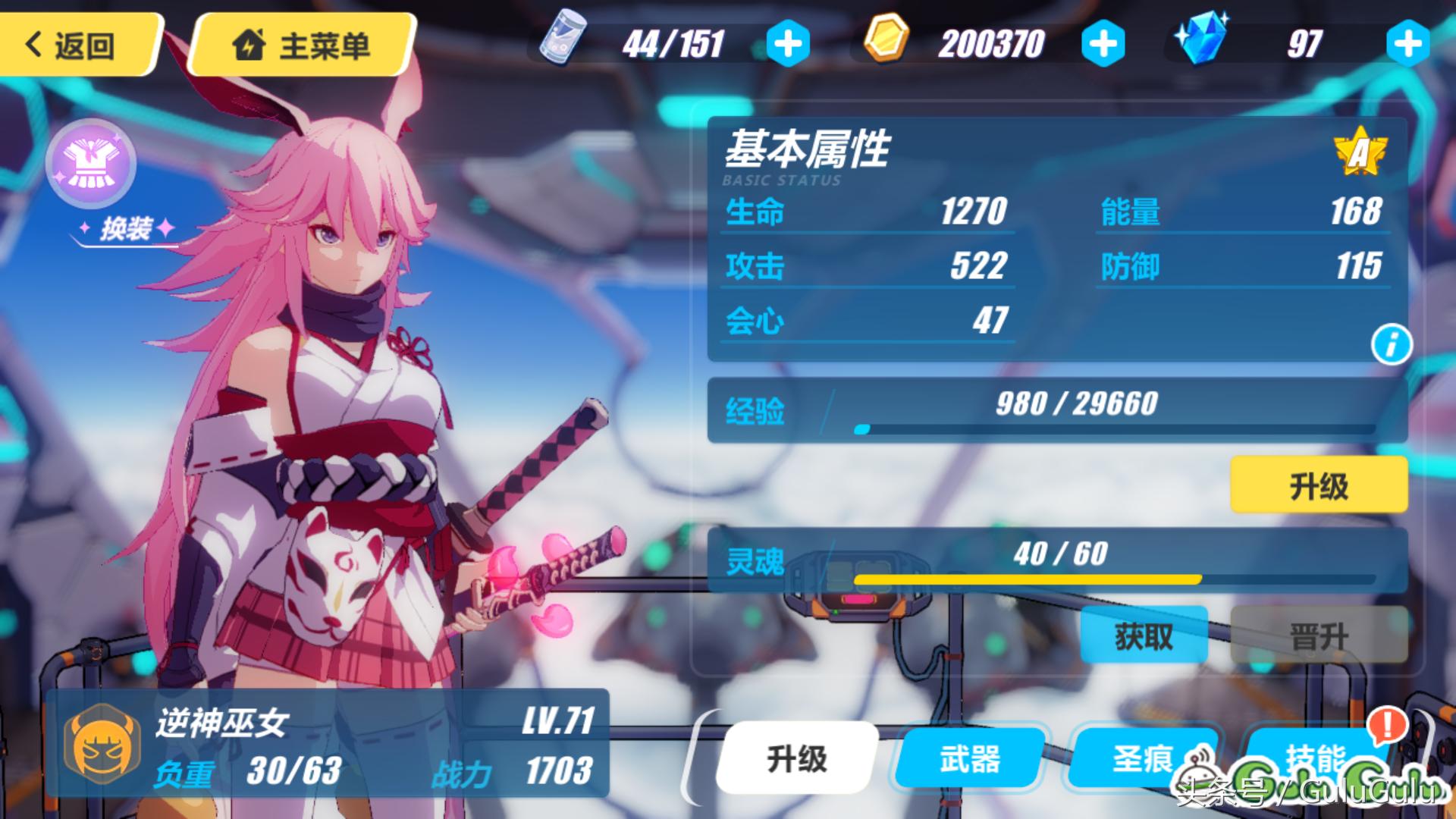Switch to the 武器 weapon tab
Screen dimensions: 1456x819
point(969,758)
